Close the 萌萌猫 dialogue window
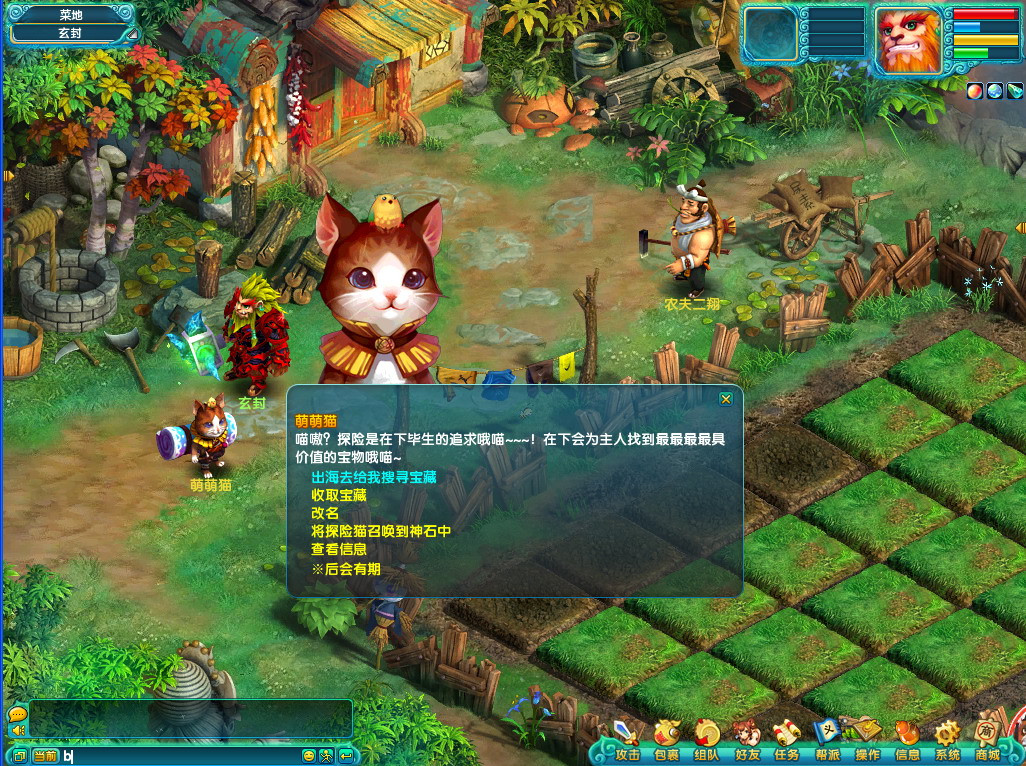This screenshot has height=766, width=1026. (x=726, y=399)
